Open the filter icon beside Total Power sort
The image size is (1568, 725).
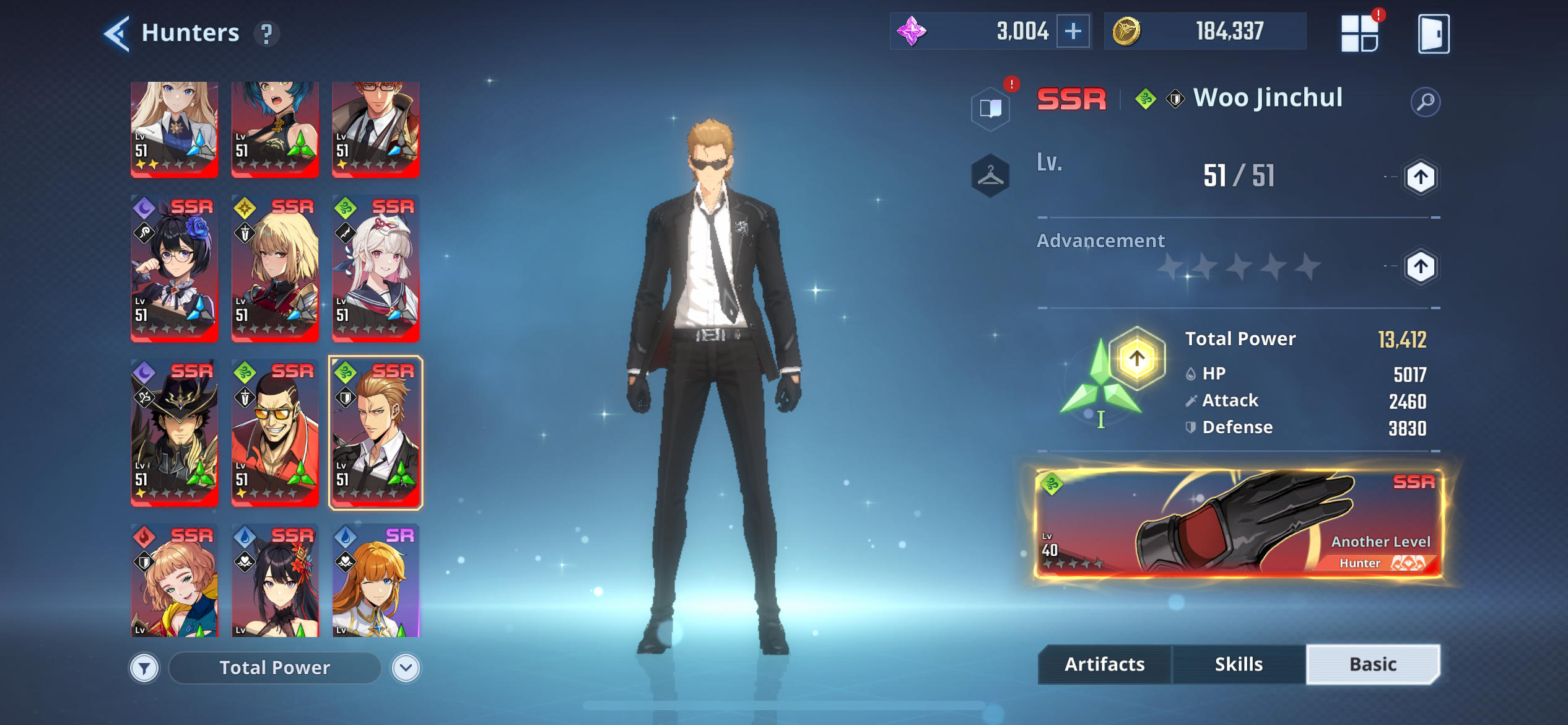[144, 667]
